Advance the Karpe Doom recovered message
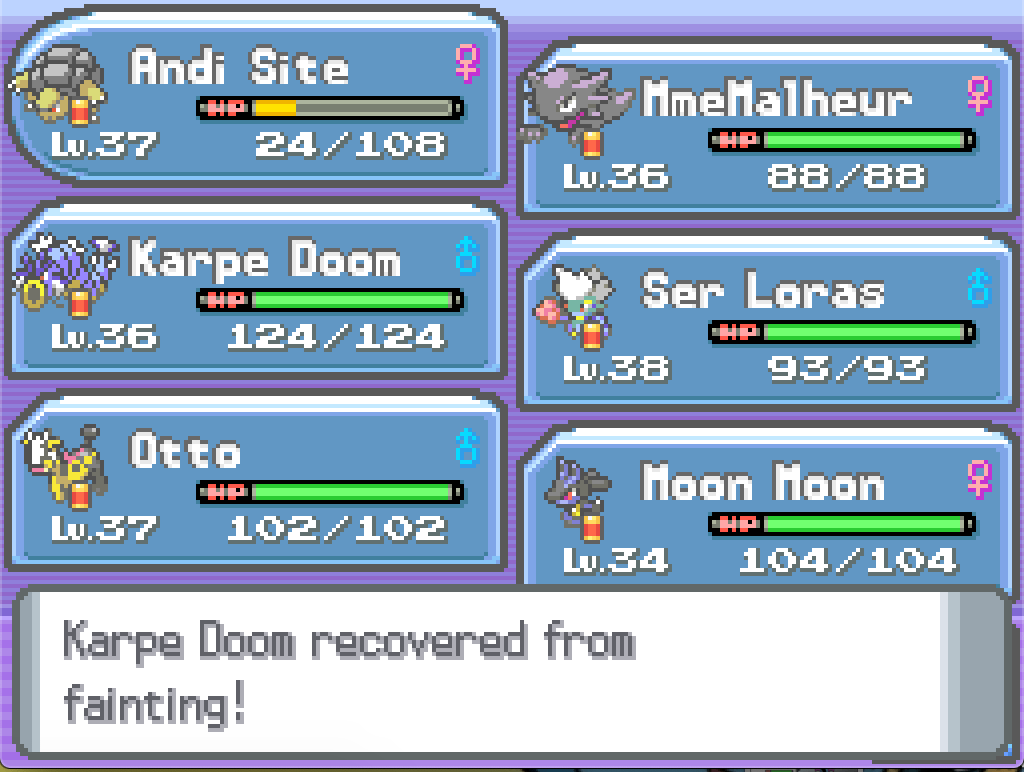The height and width of the screenshot is (772, 1024). [x=510, y=672]
